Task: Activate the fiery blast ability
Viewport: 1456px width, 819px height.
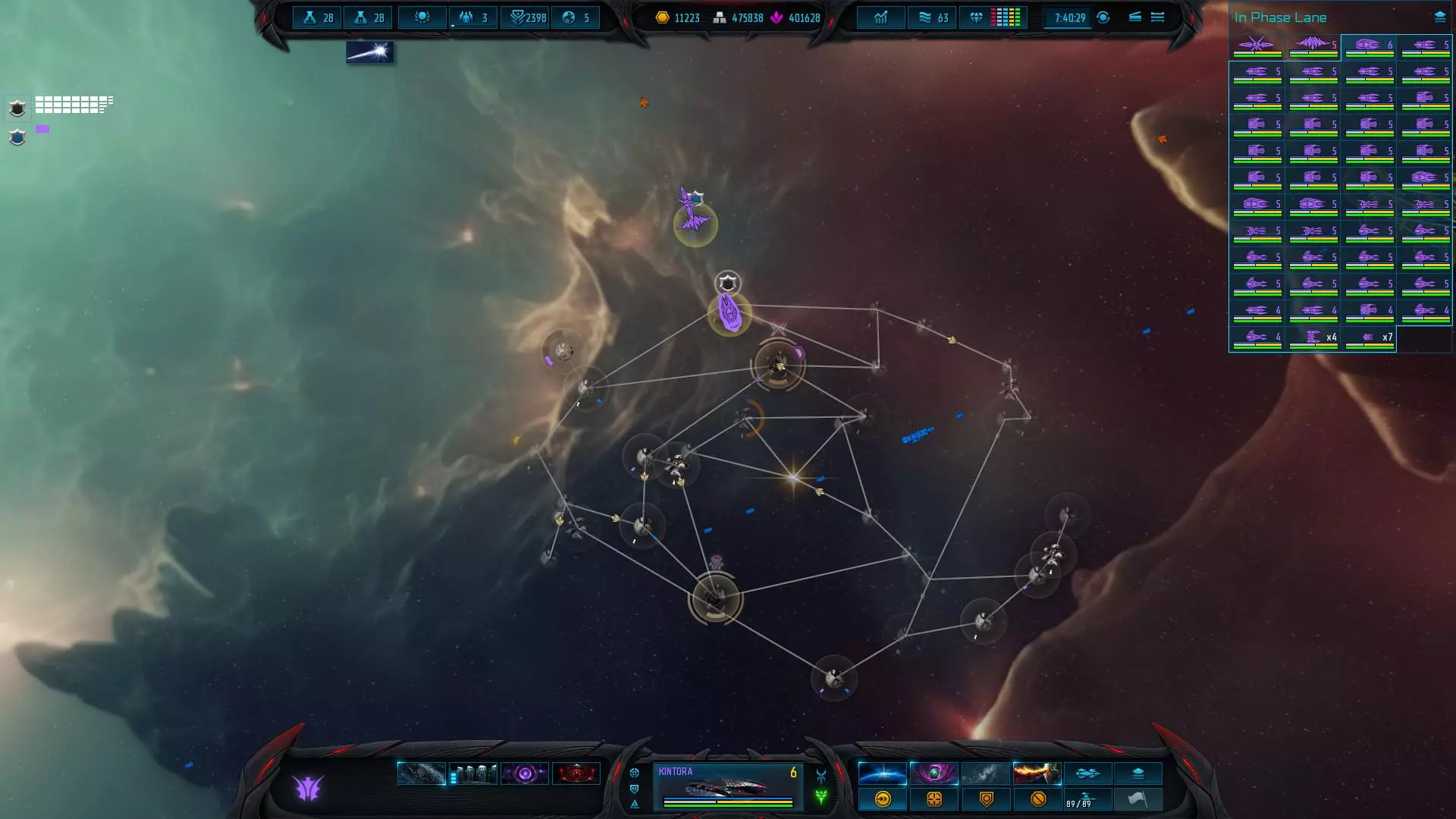Action: pyautogui.click(x=1036, y=773)
